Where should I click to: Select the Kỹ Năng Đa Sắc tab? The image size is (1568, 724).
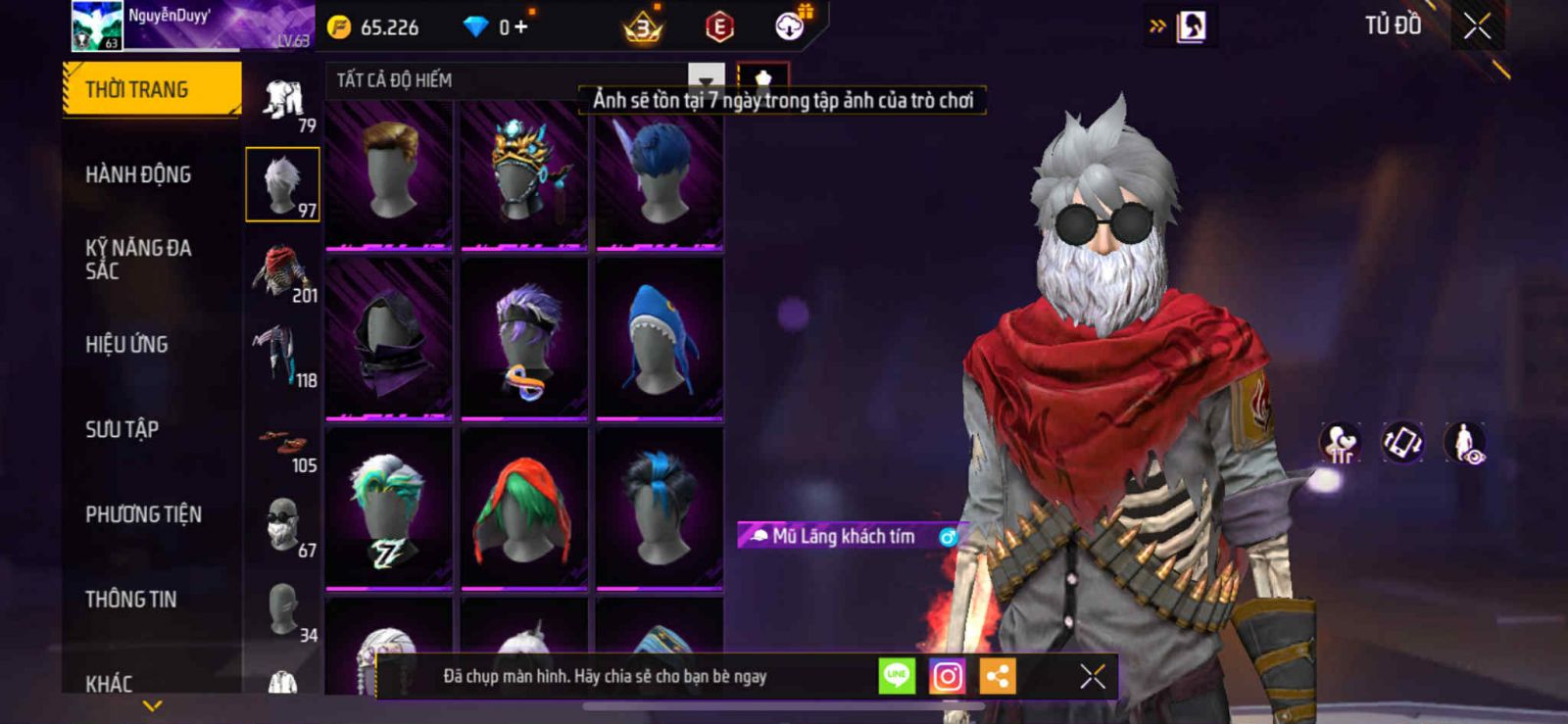tap(138, 260)
